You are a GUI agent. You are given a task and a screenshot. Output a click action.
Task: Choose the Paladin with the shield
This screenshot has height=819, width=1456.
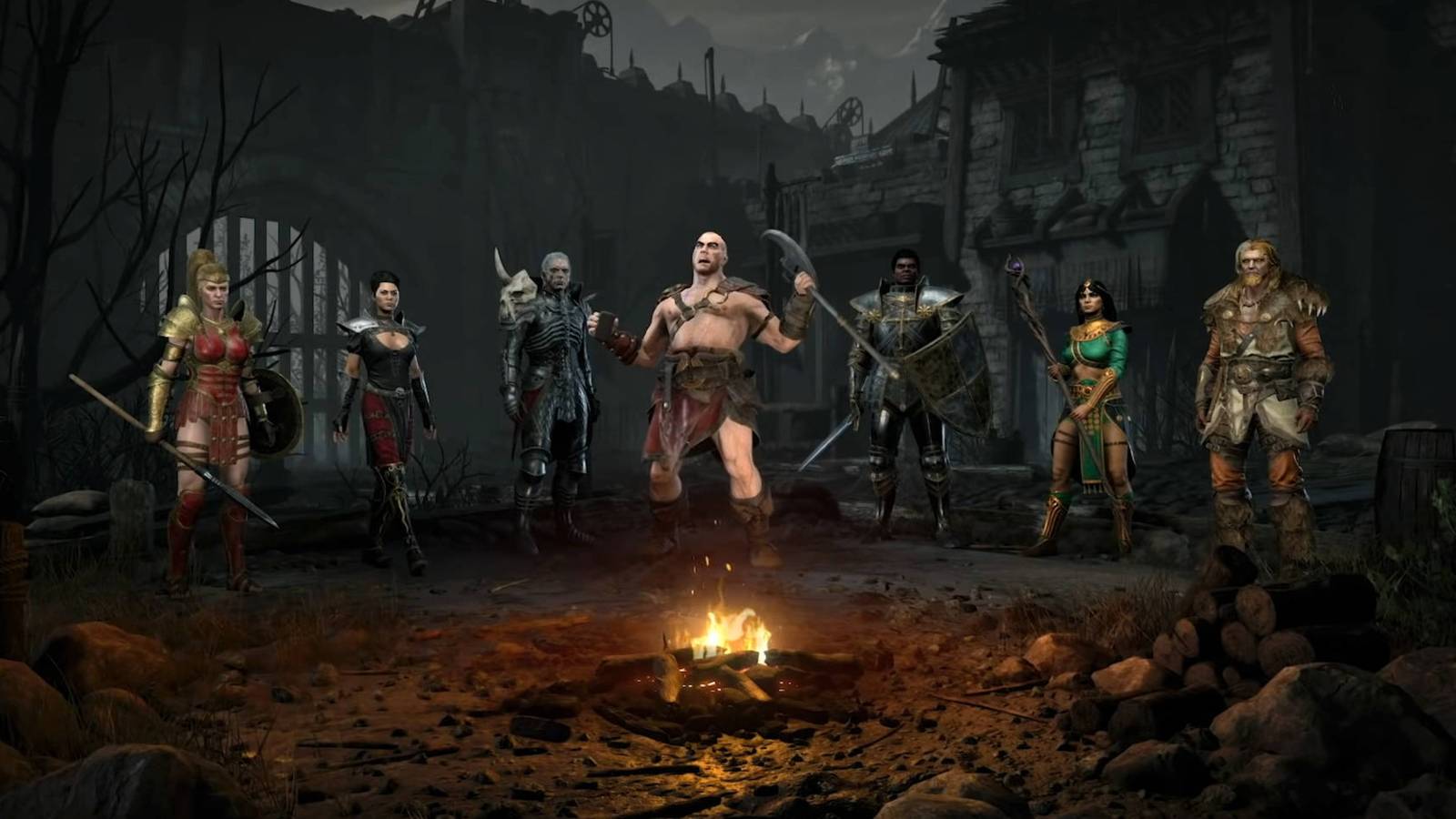click(x=905, y=391)
